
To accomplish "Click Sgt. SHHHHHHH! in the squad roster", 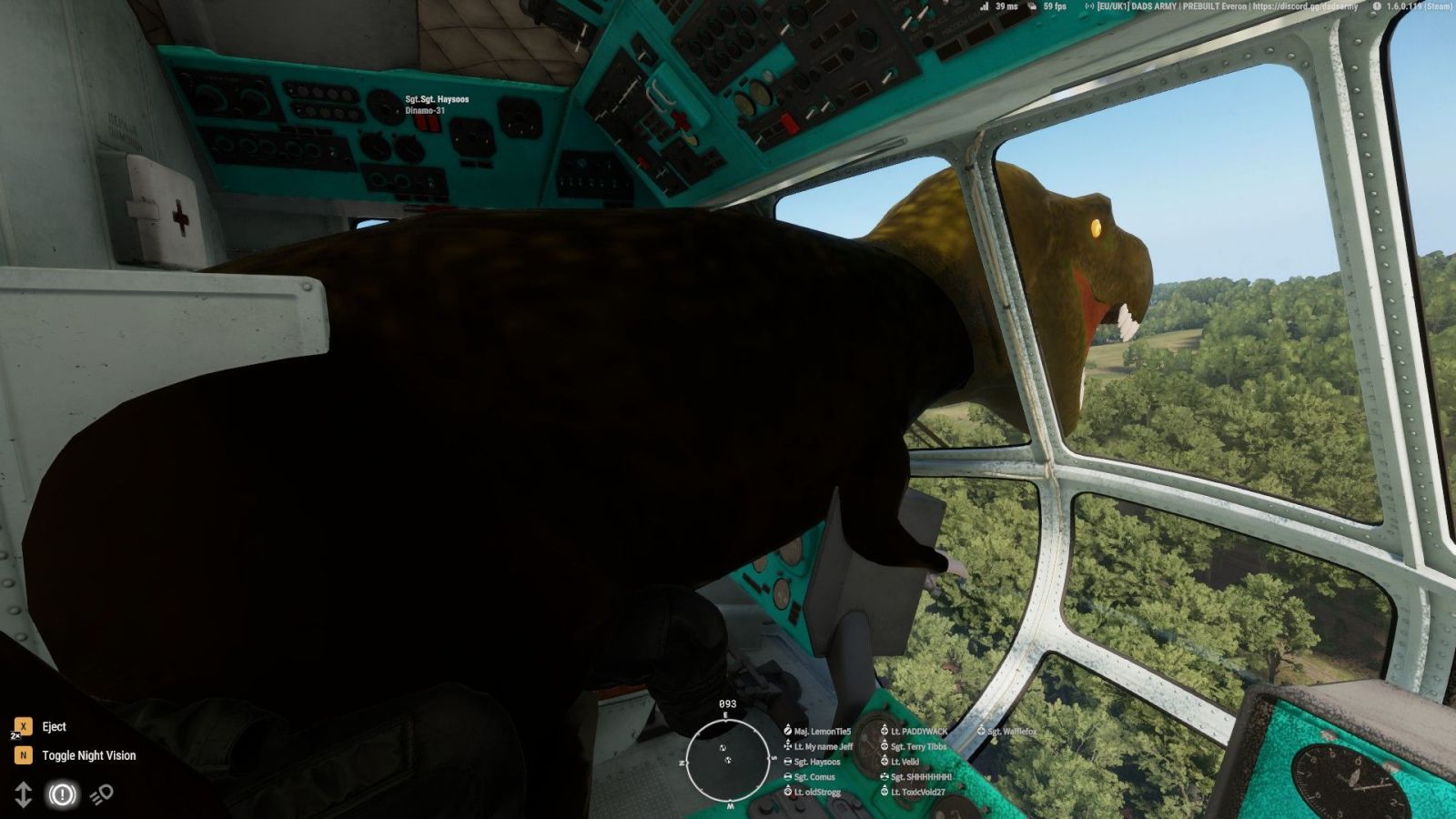I will click(920, 777).
